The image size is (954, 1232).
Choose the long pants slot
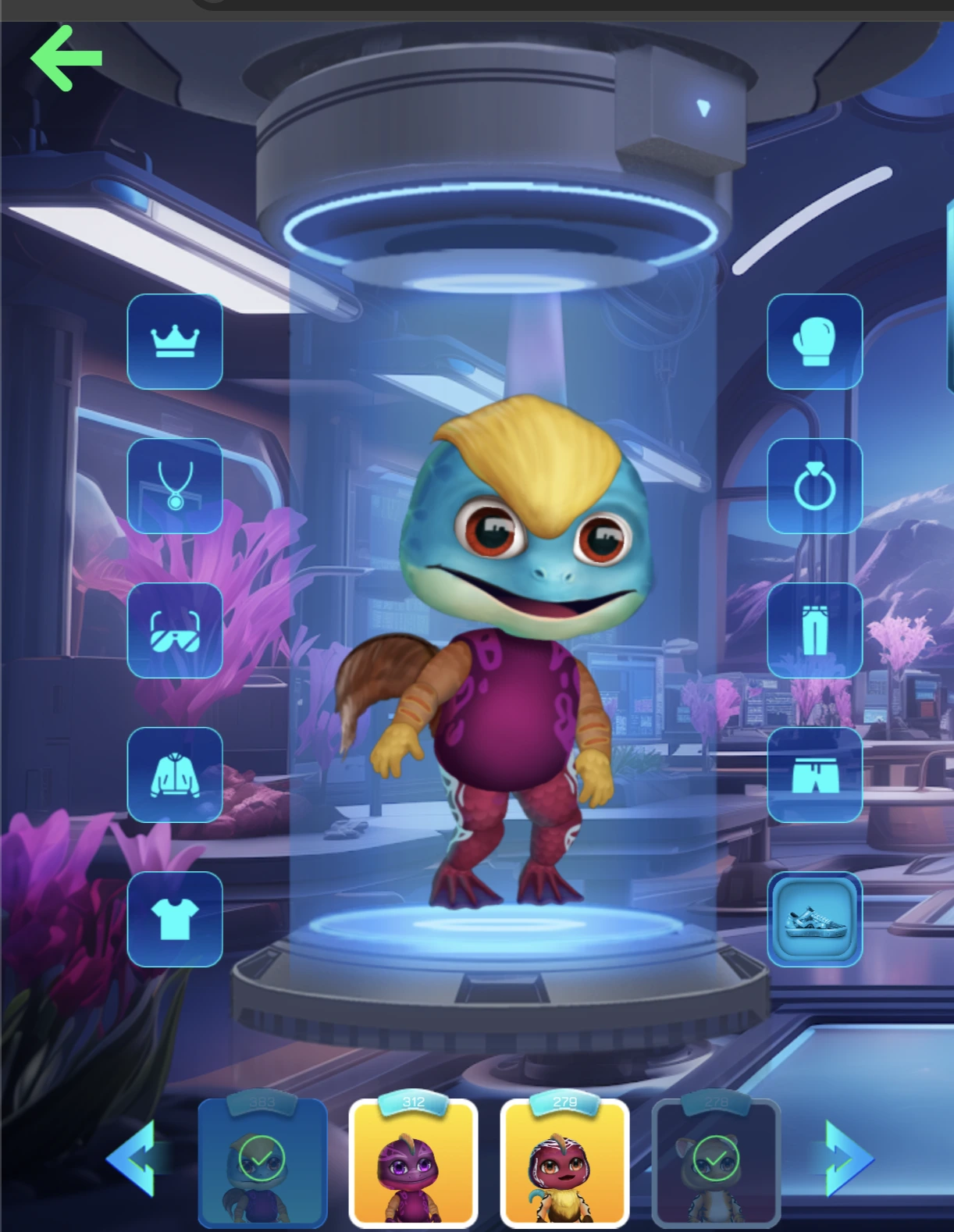(814, 630)
